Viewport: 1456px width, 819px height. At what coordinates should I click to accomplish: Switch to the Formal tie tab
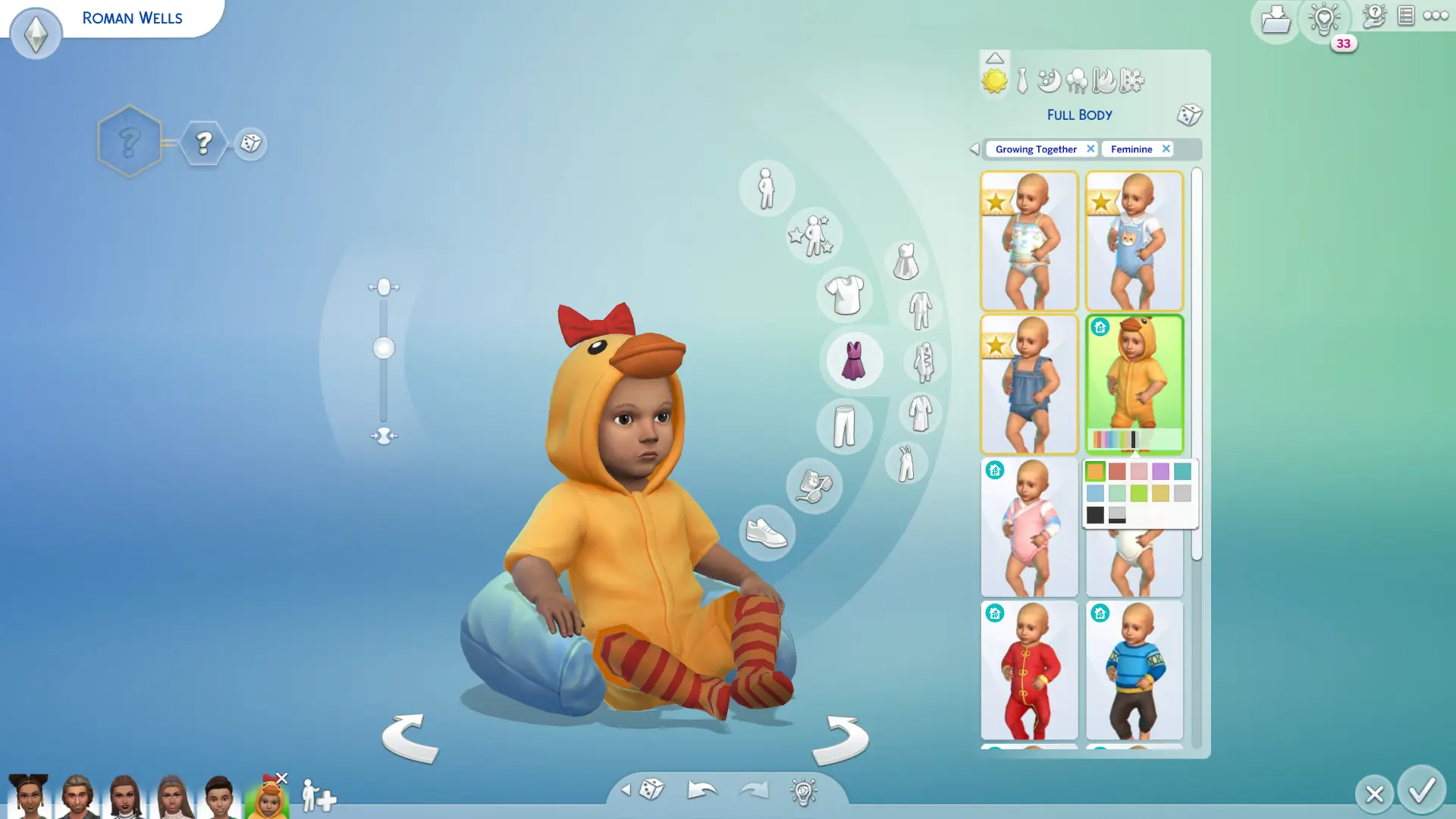click(1021, 80)
